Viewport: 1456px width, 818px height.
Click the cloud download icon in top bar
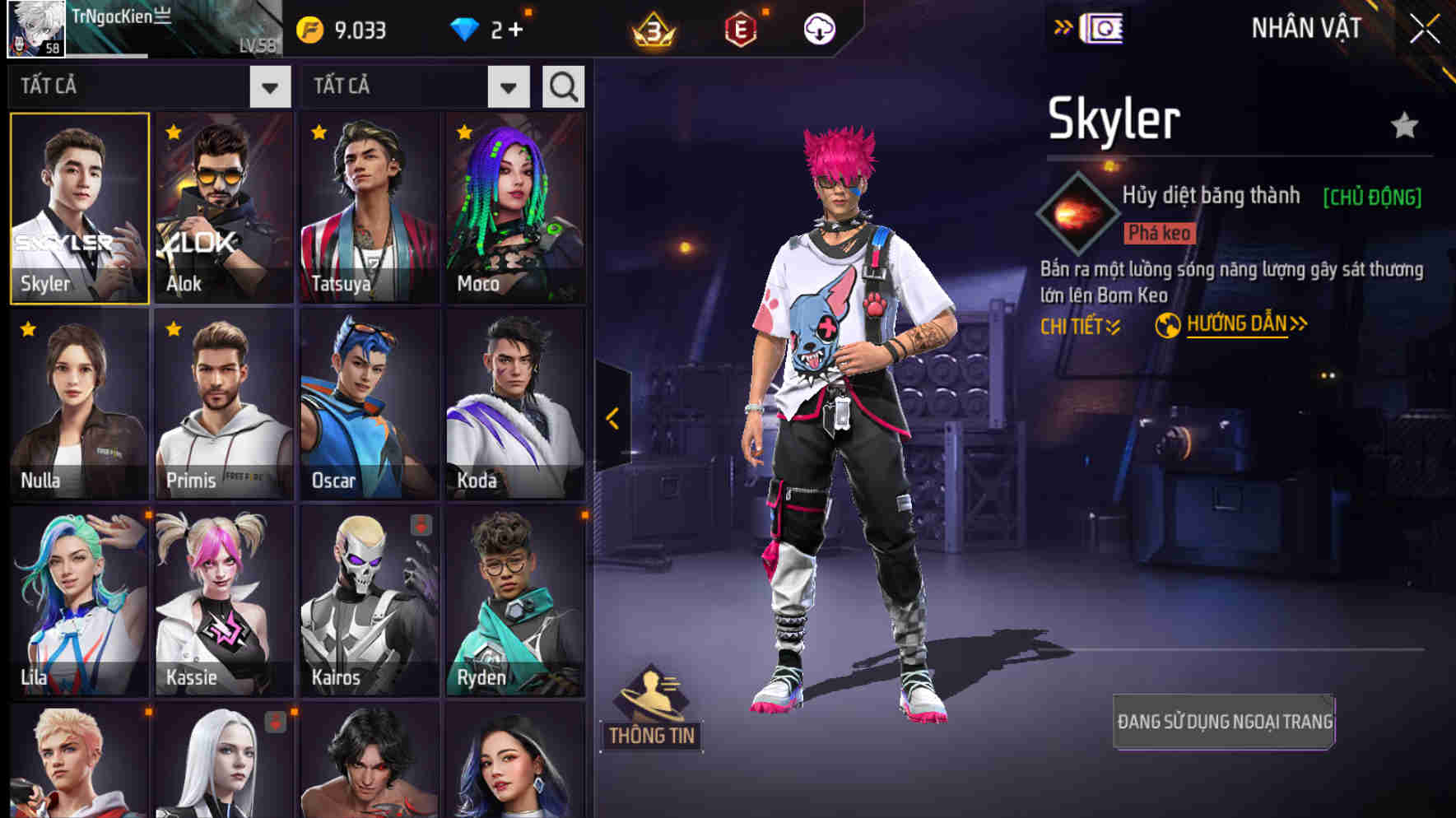pos(817,28)
